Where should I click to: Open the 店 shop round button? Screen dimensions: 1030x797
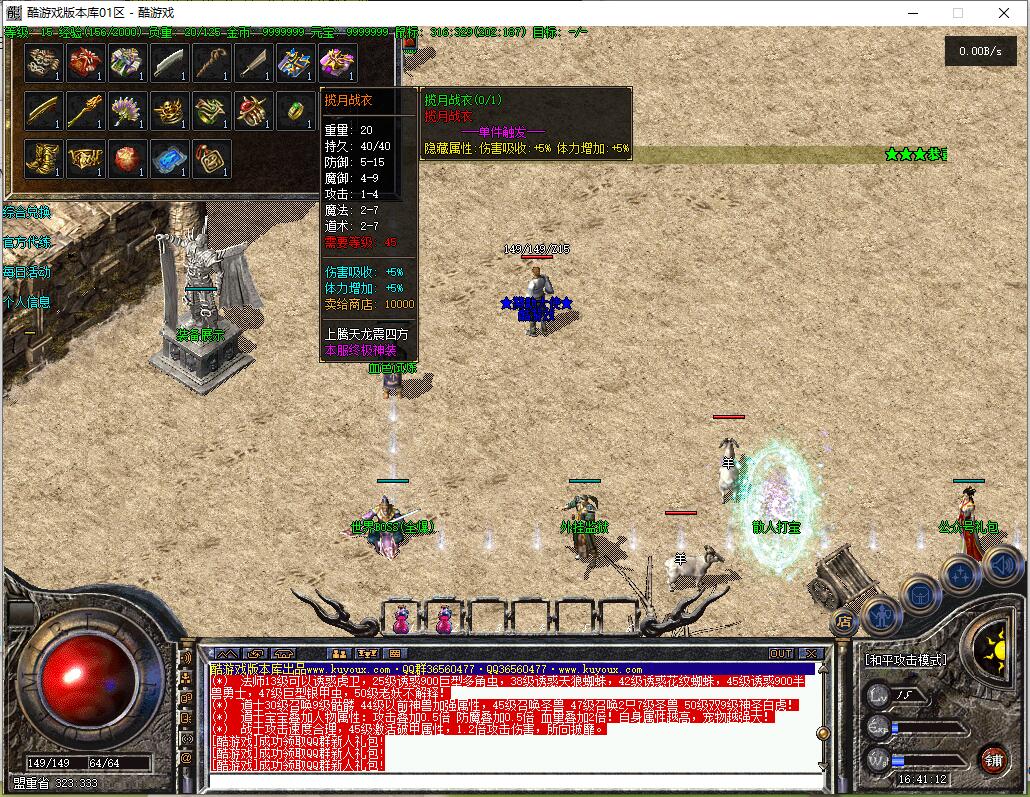(844, 621)
